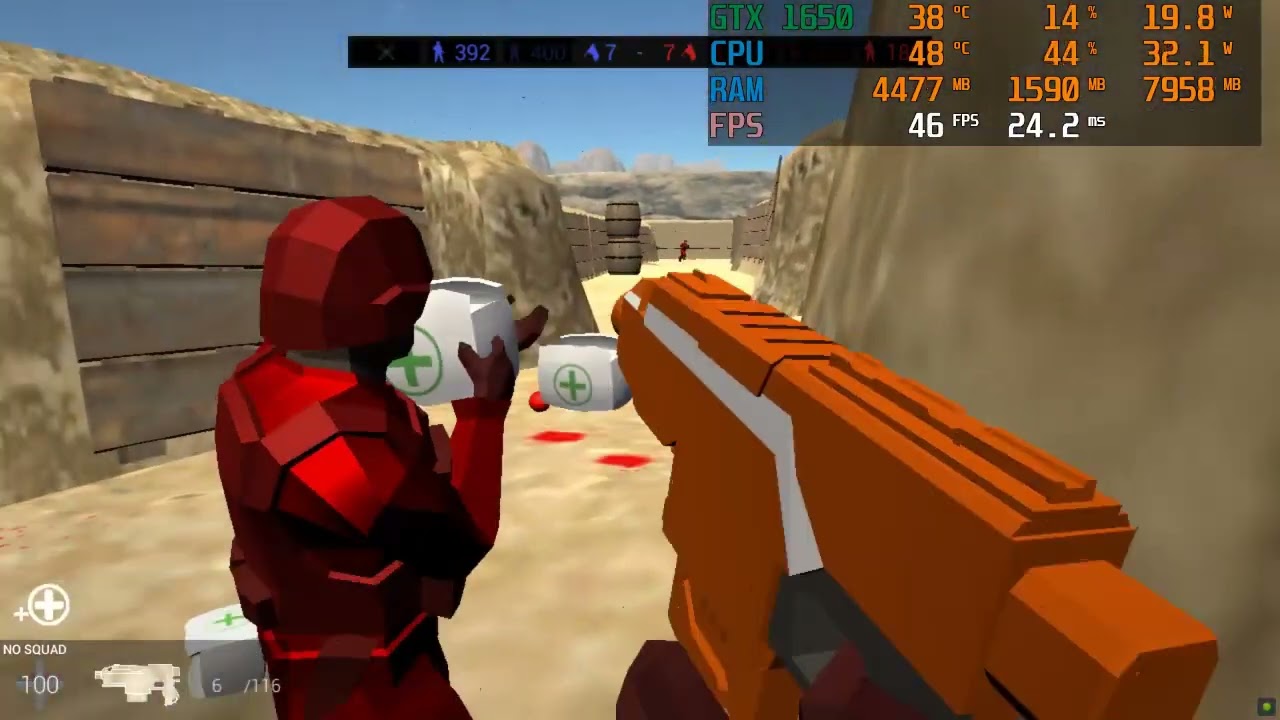The height and width of the screenshot is (720, 1280).
Task: Click the blue team flag icon on scoreboard
Action: click(592, 53)
